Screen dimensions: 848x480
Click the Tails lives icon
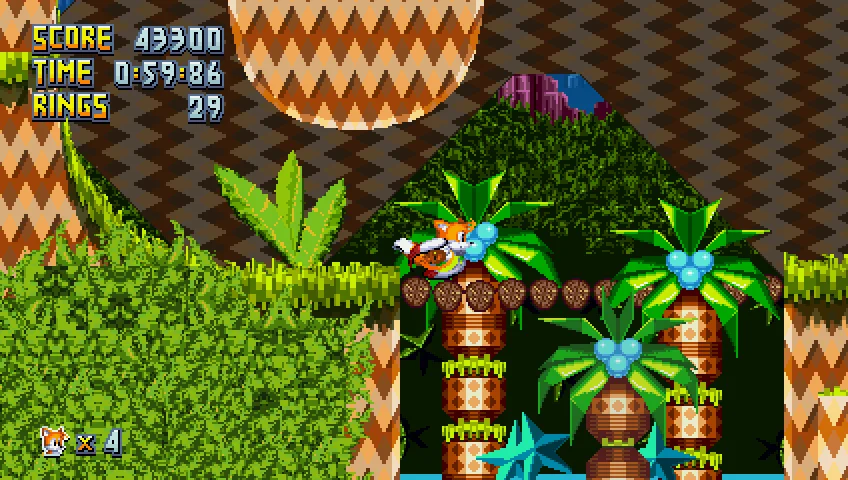coord(54,440)
